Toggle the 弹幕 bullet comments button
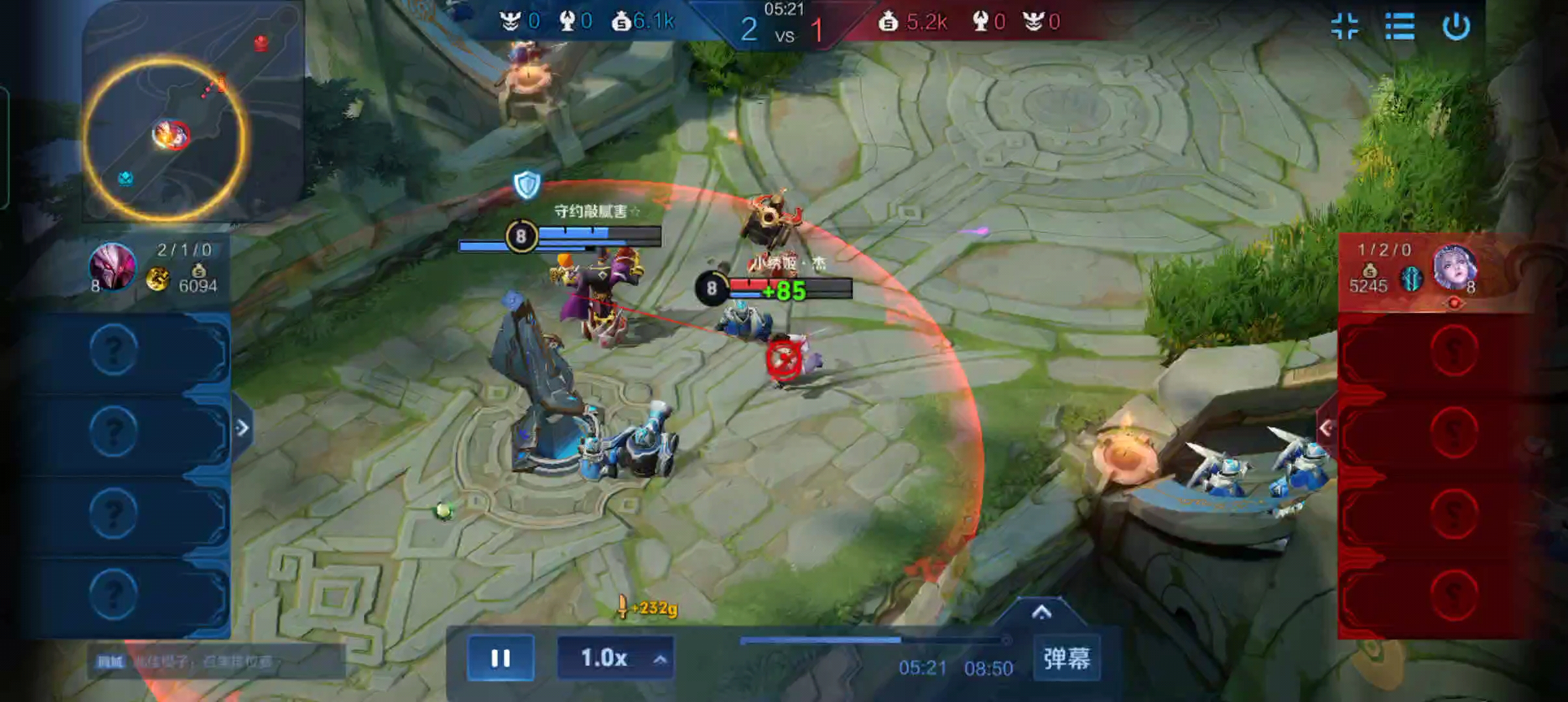 1066,658
